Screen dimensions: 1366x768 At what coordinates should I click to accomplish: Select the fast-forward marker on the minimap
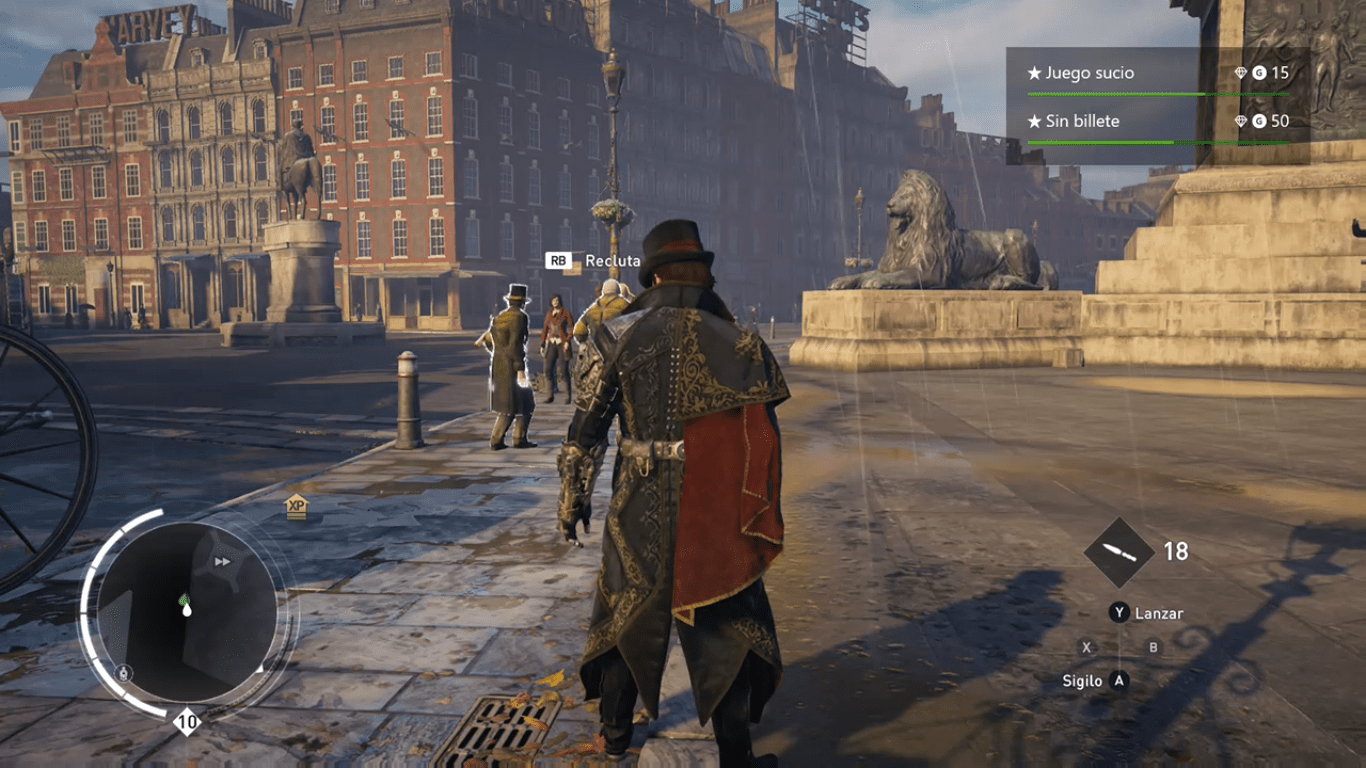click(222, 562)
